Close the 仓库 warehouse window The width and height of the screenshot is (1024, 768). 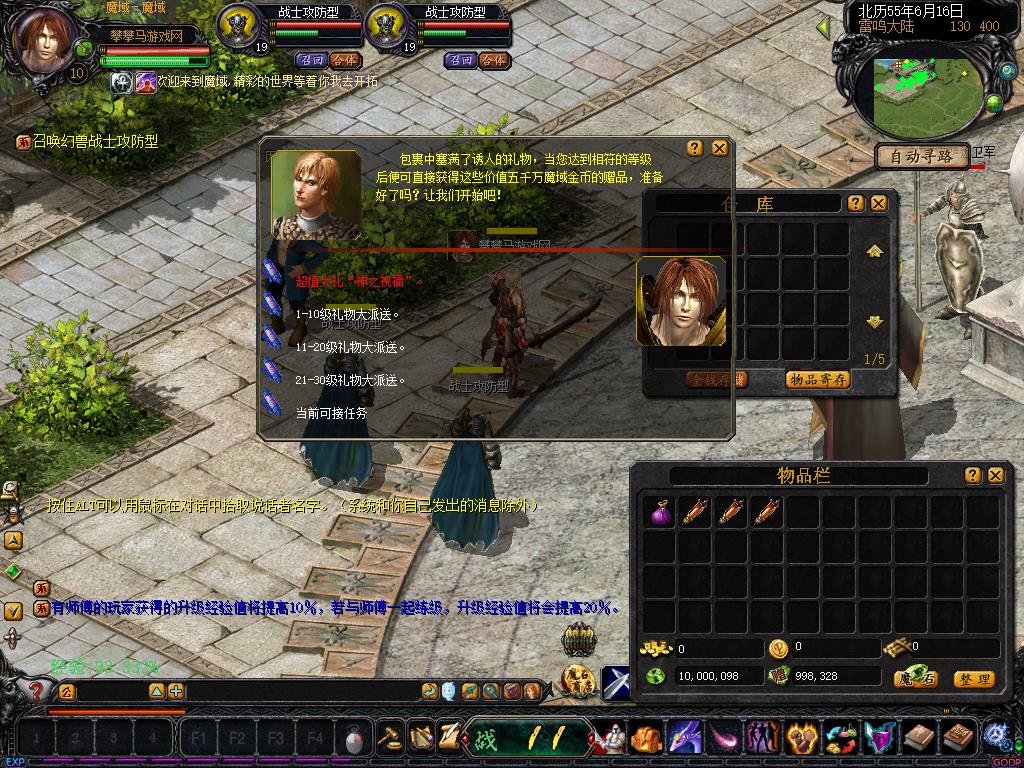pyautogui.click(x=878, y=203)
